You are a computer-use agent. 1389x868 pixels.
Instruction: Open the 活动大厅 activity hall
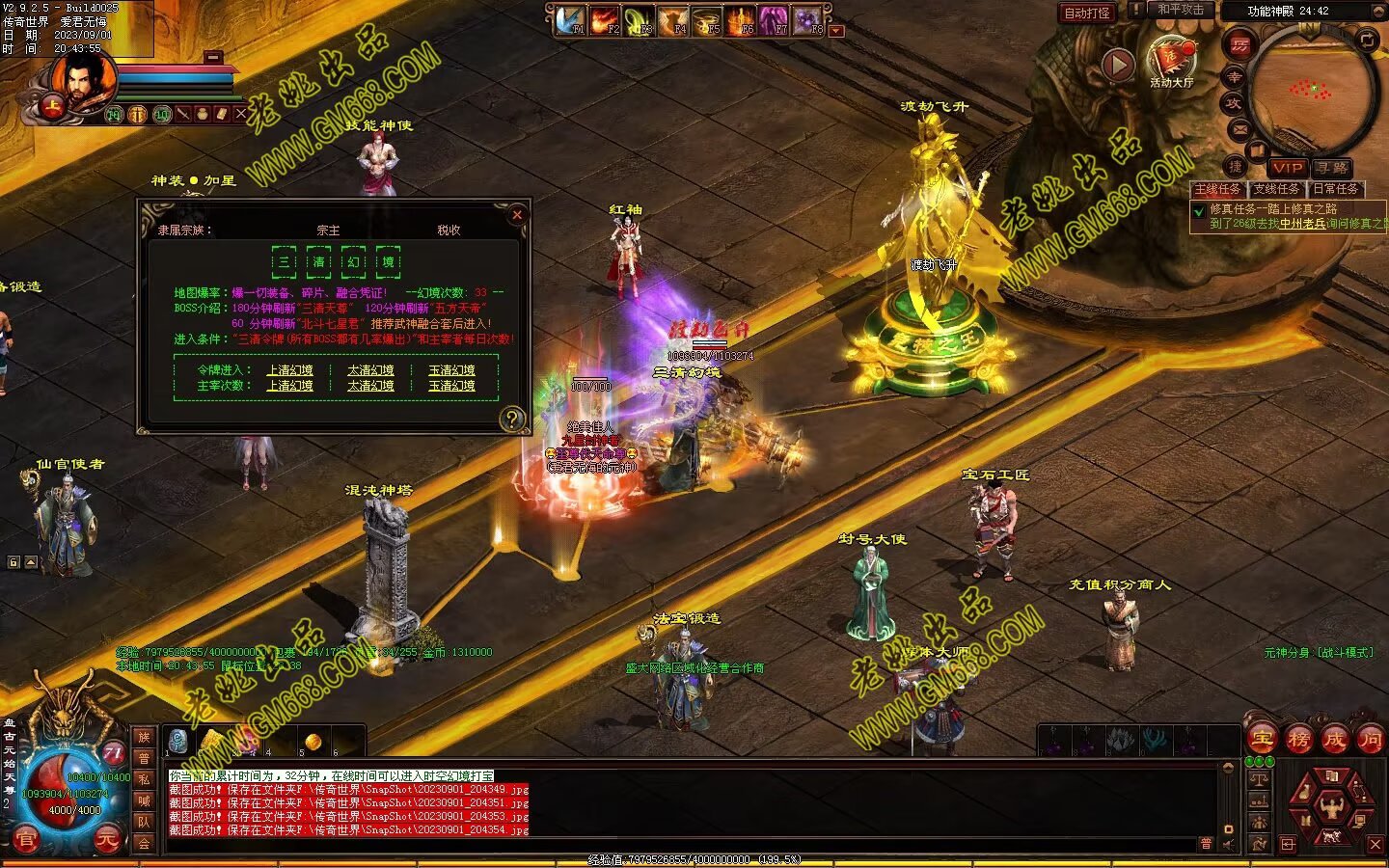pyautogui.click(x=1171, y=62)
